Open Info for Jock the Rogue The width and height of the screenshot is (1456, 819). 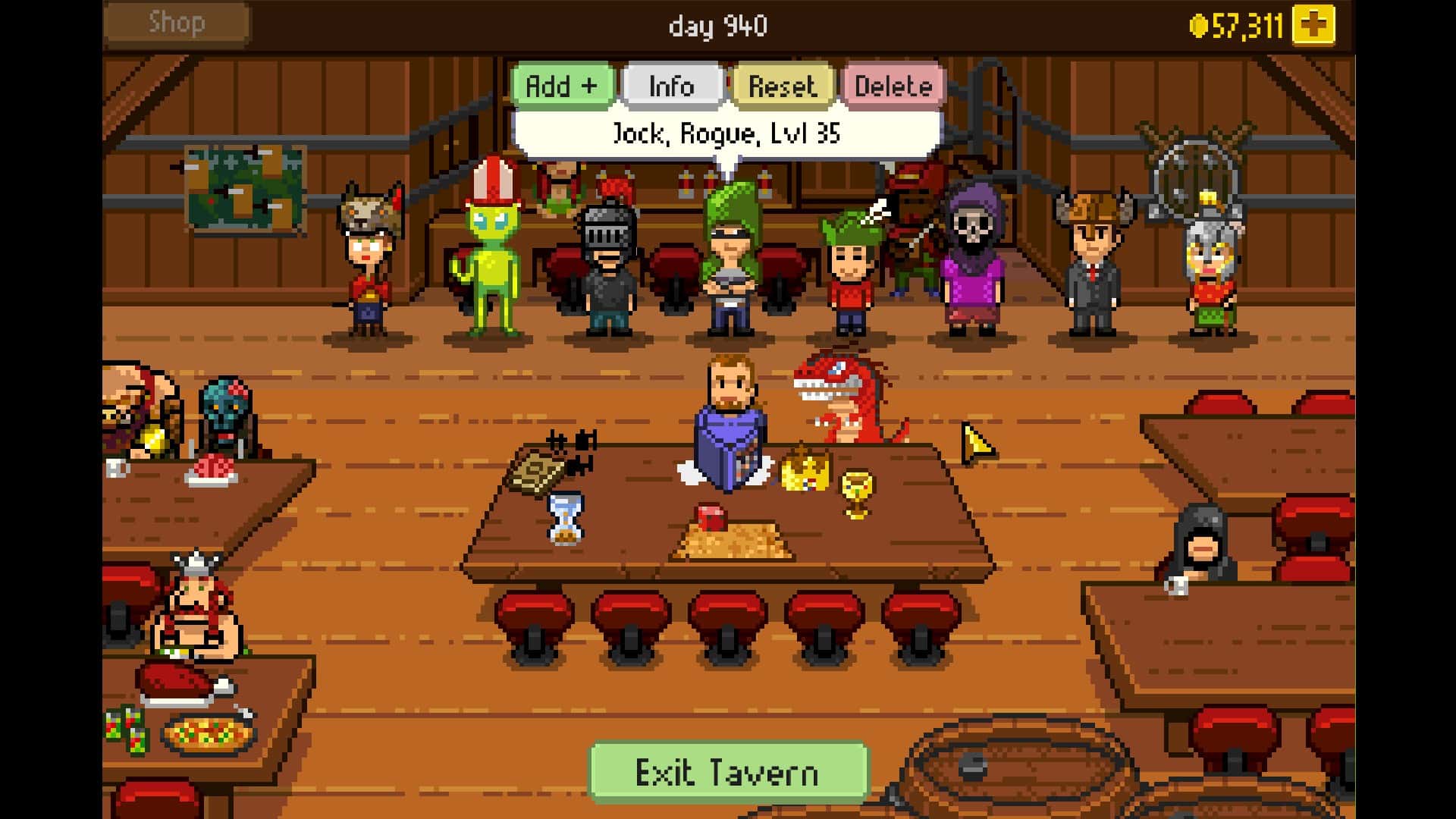pos(670,85)
